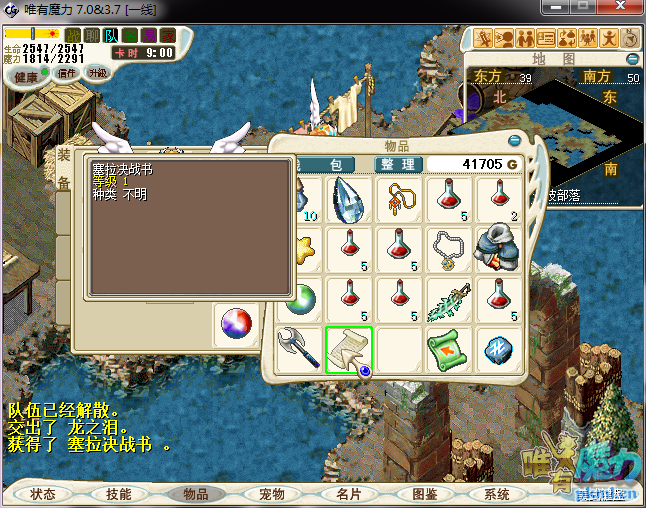Open the 信件 mail button
The image size is (646, 508).
coord(67,73)
